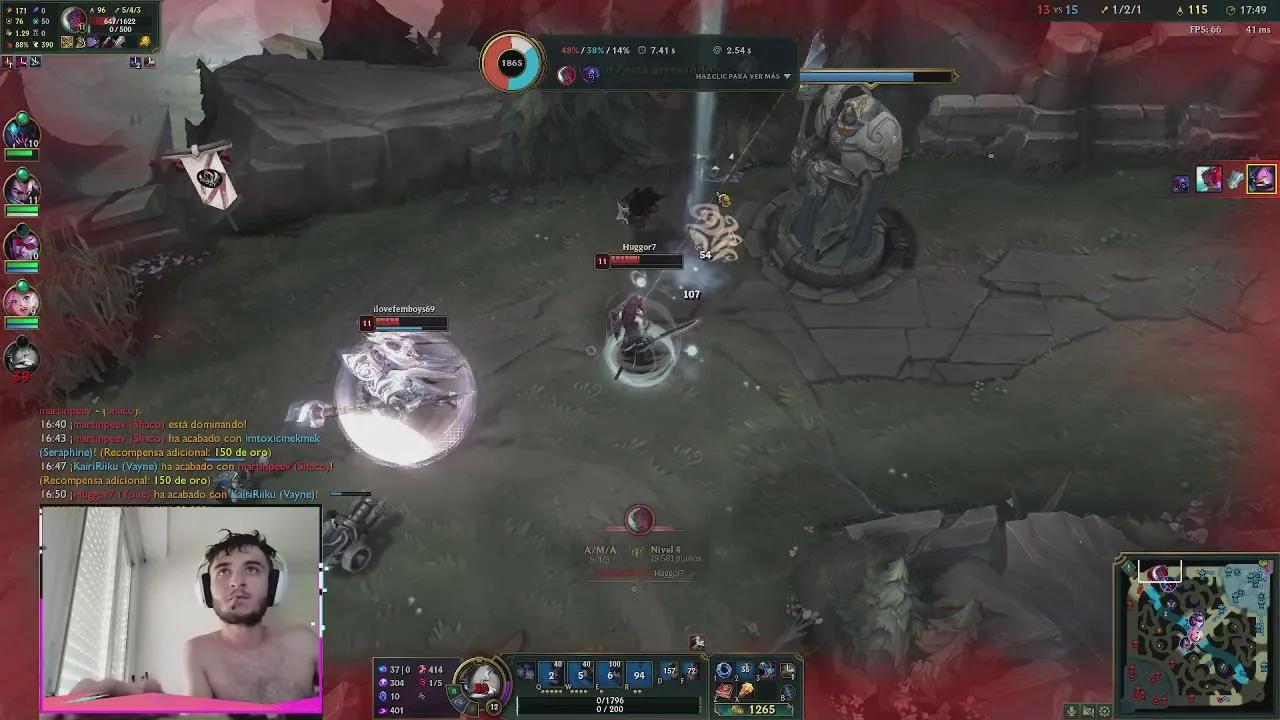The height and width of the screenshot is (720, 1280).
Task: Select the W ability icon
Action: (579, 675)
